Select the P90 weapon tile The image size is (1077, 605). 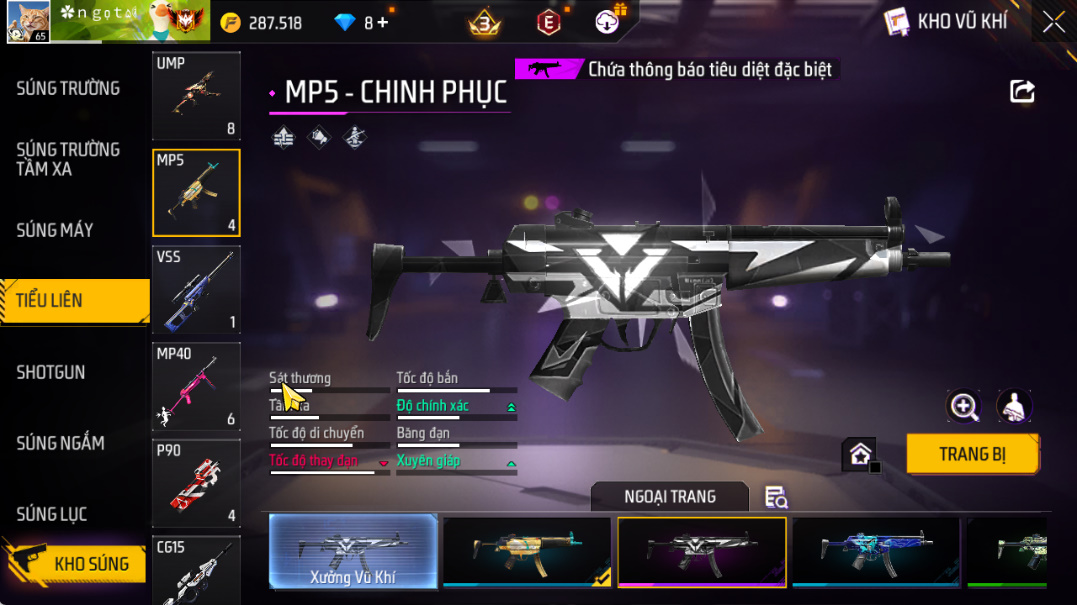click(196, 483)
